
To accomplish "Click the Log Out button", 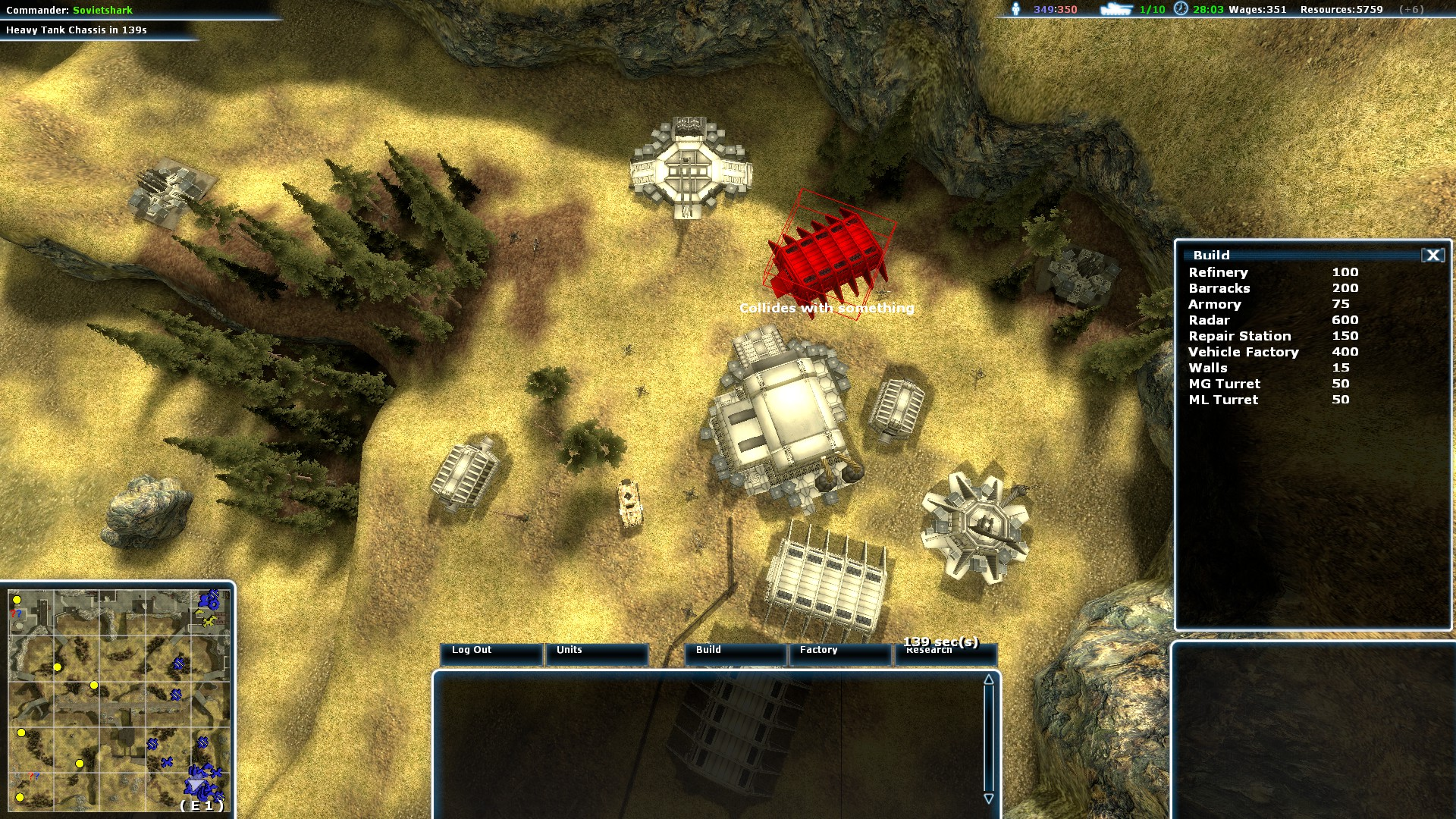I will pyautogui.click(x=491, y=652).
